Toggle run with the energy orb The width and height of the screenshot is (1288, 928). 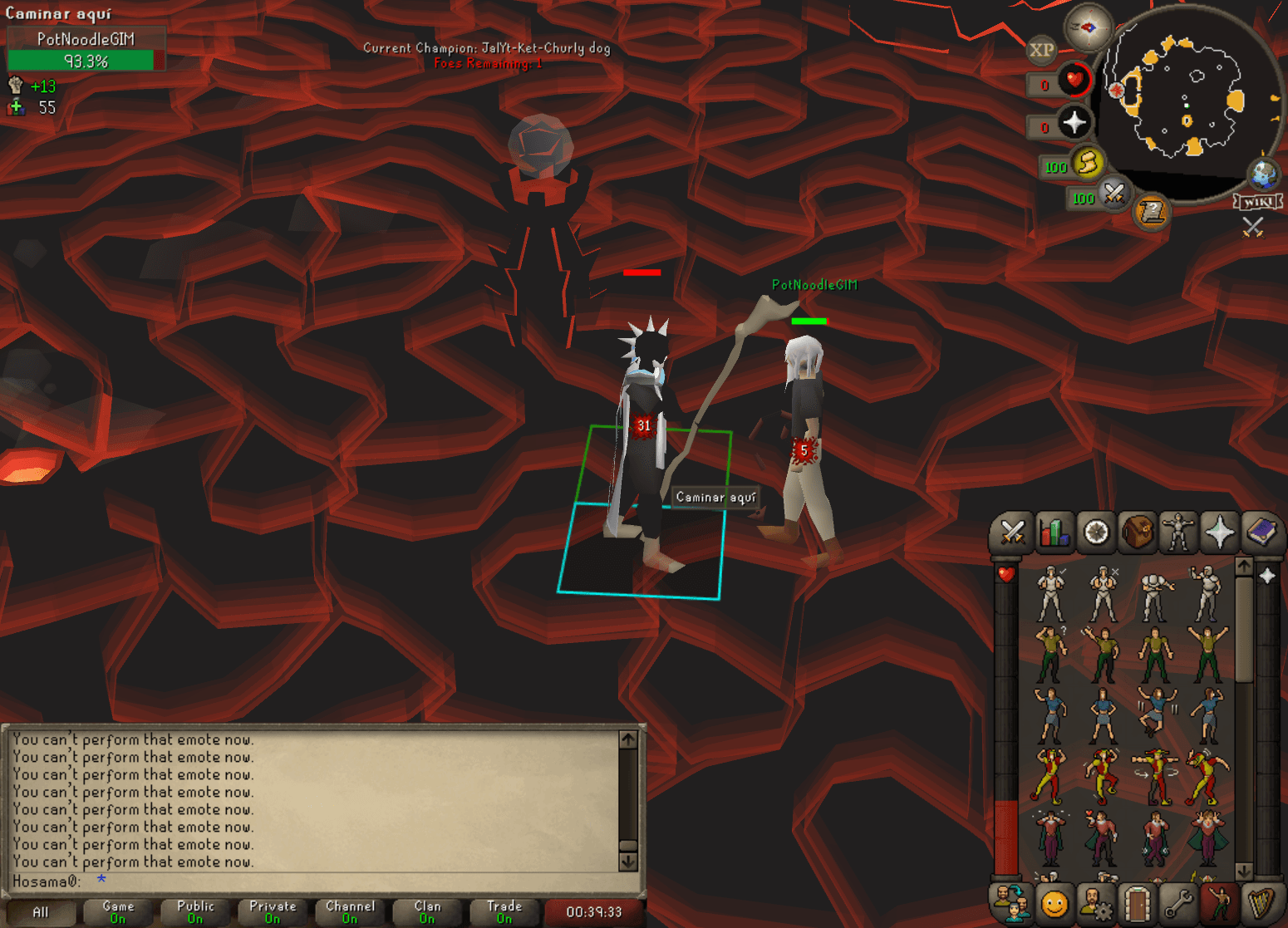tap(1087, 163)
